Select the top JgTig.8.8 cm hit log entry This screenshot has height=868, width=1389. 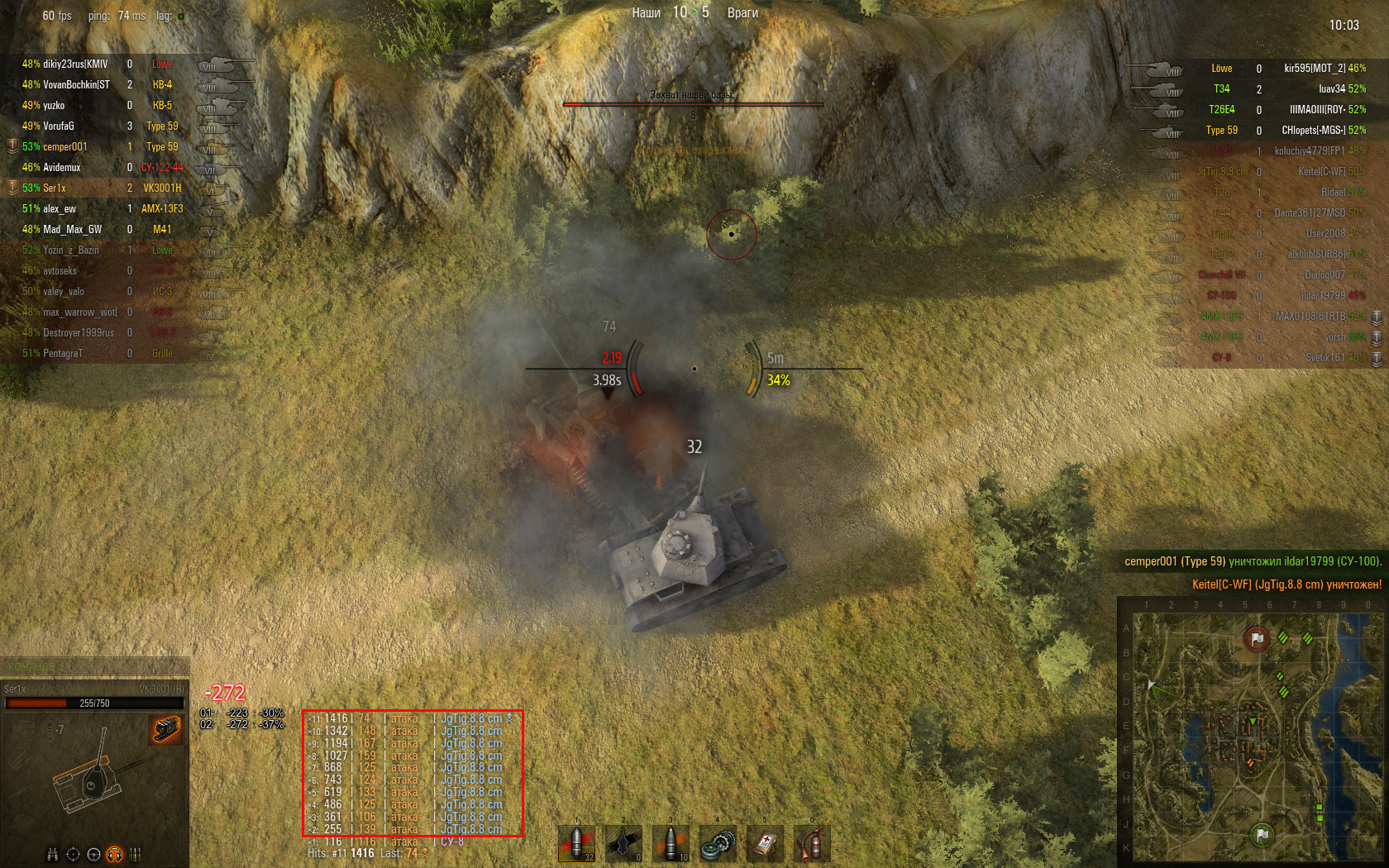click(471, 719)
